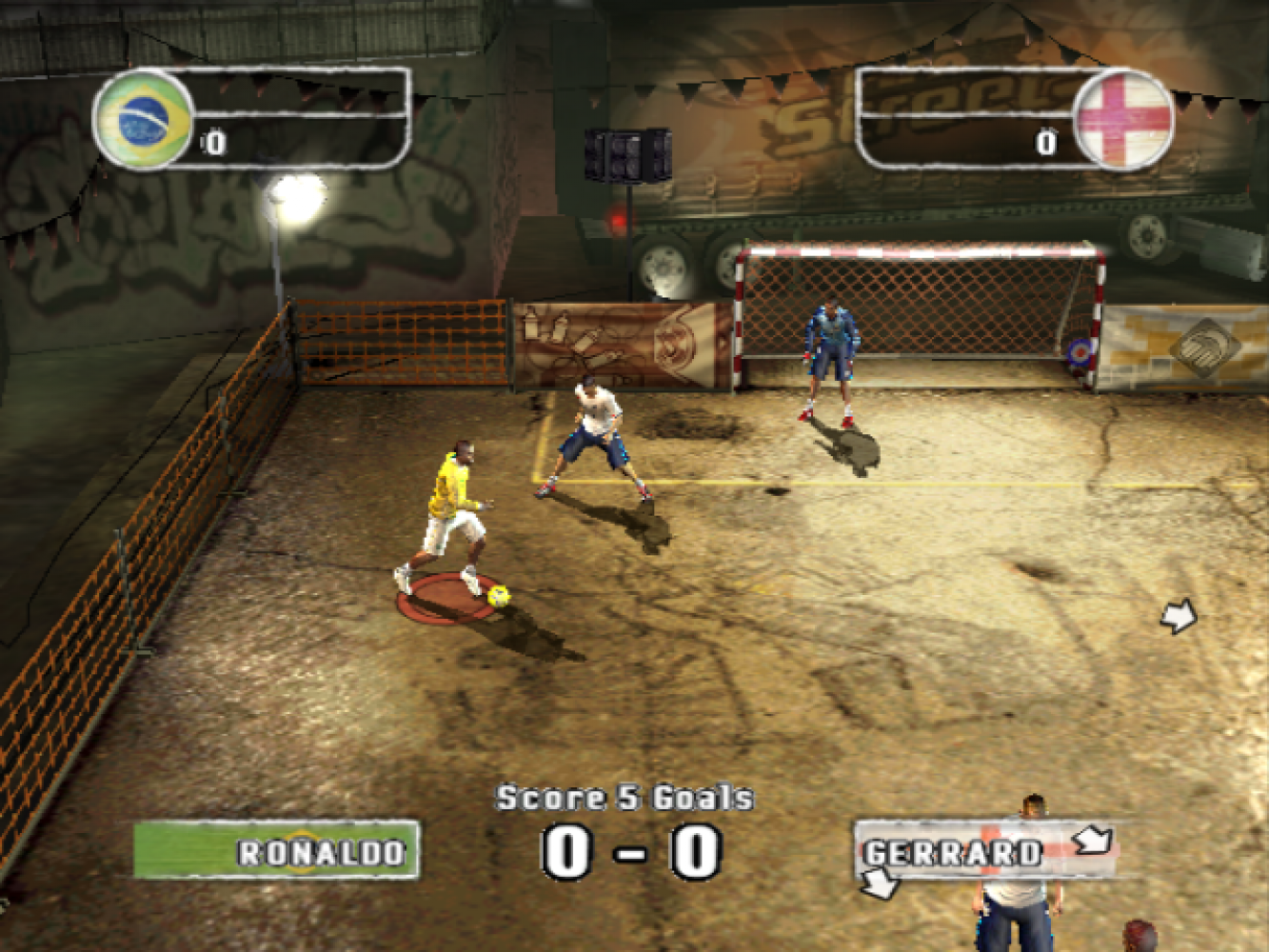Select the Ronaldo player name plate
Image resolution: width=1269 pixels, height=952 pixels.
point(276,850)
